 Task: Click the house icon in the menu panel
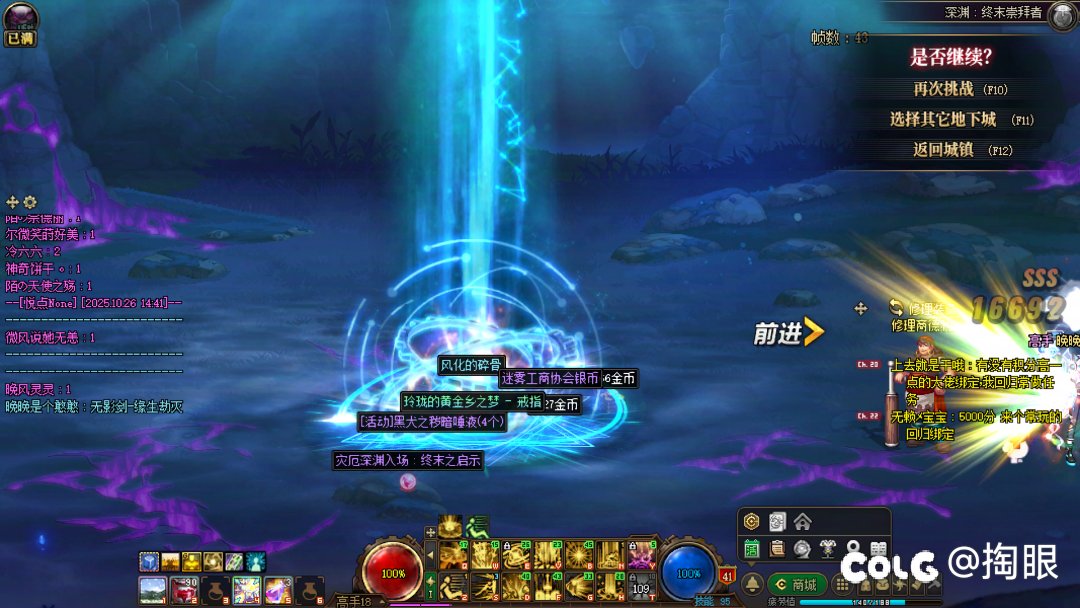[x=802, y=522]
